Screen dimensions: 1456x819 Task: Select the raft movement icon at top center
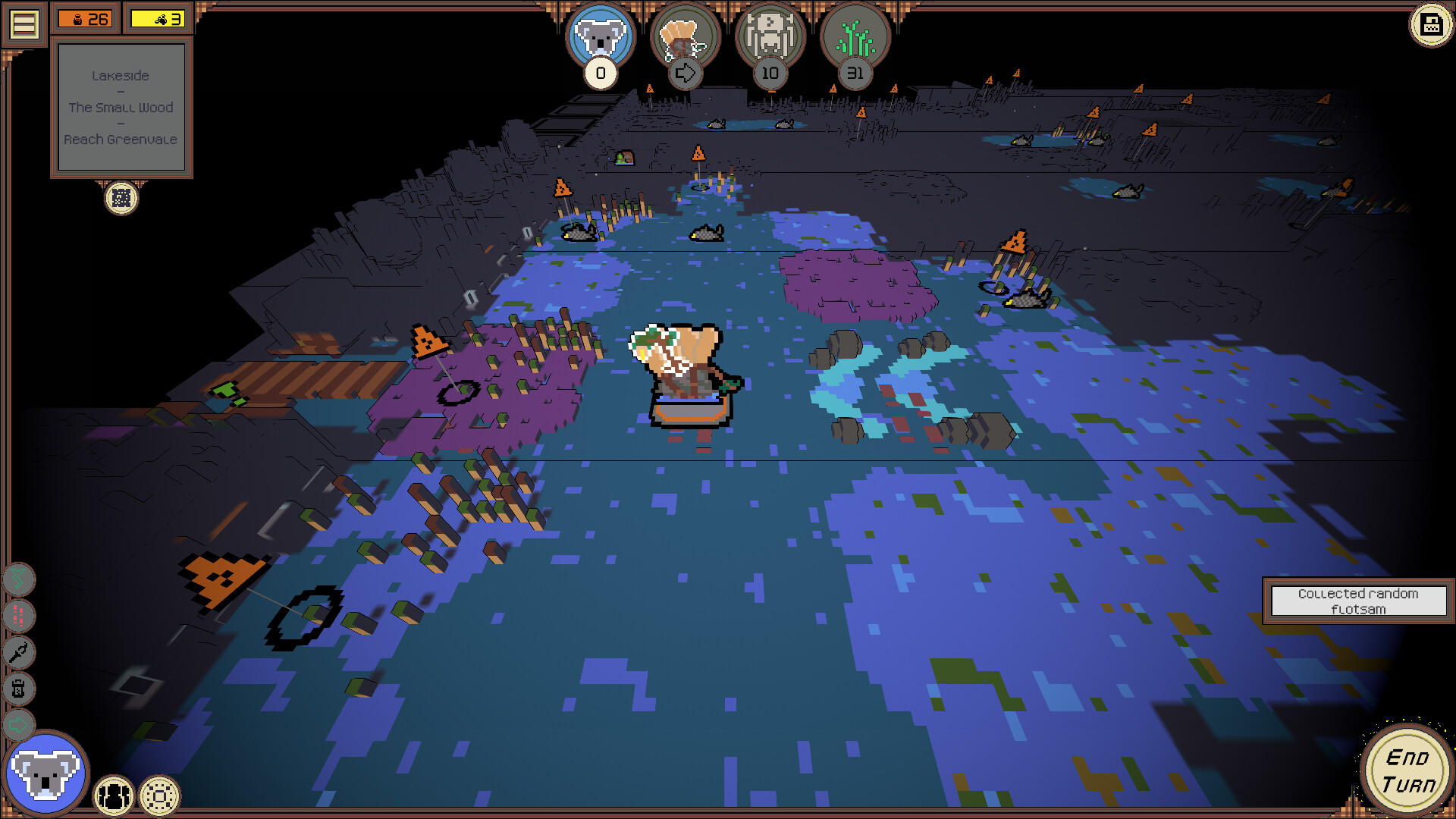[x=685, y=42]
